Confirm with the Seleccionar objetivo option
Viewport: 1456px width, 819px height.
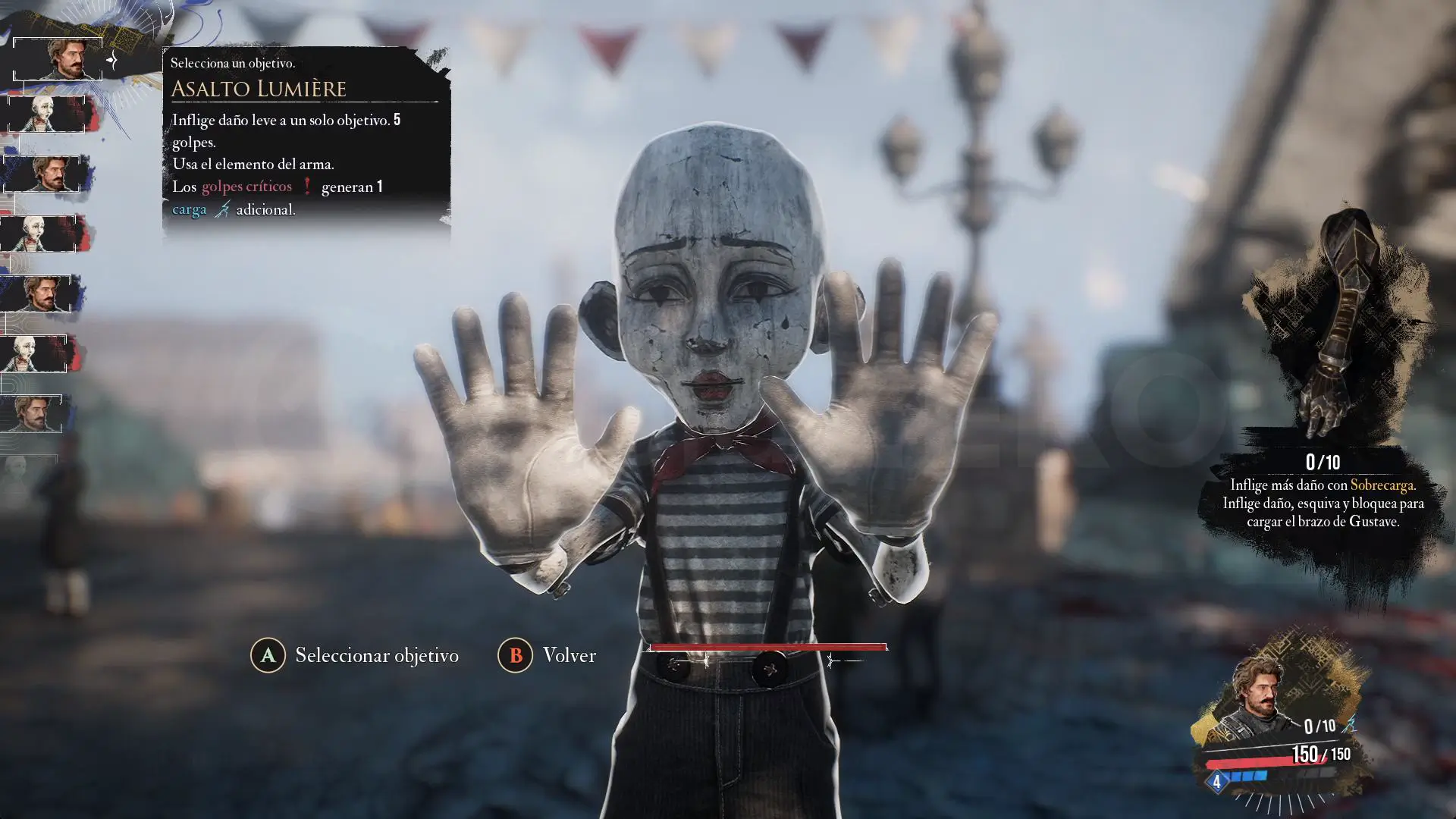pos(355,655)
